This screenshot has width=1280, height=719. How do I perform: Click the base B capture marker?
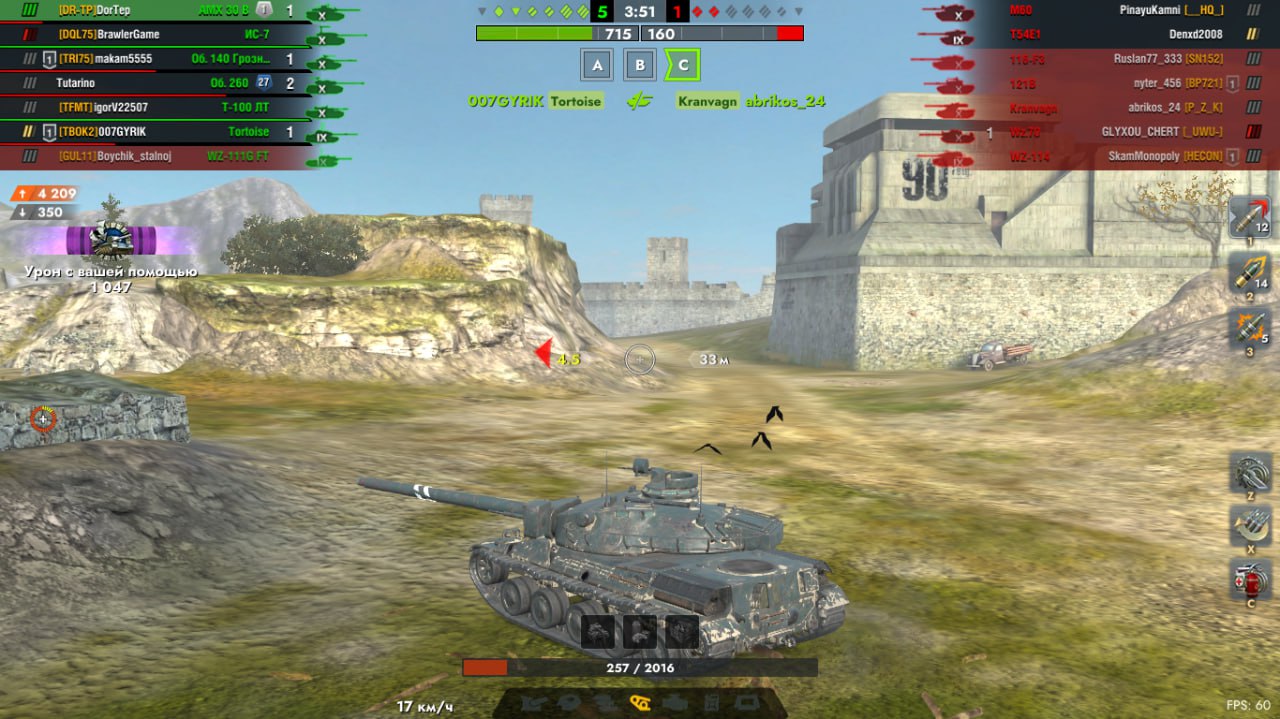click(640, 66)
